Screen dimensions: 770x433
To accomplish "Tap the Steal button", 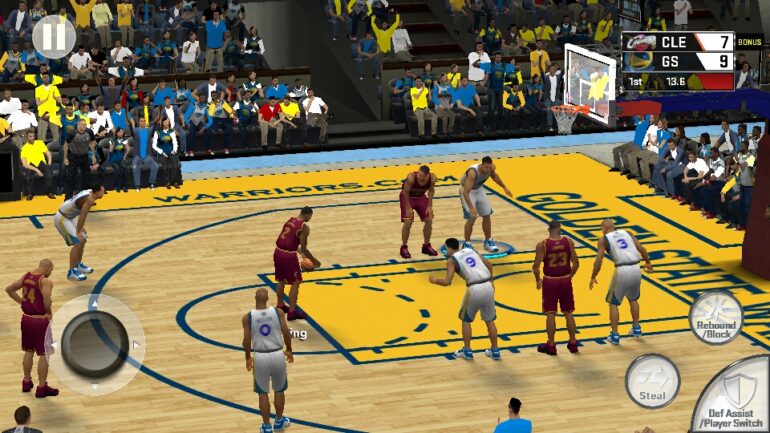I will [652, 381].
